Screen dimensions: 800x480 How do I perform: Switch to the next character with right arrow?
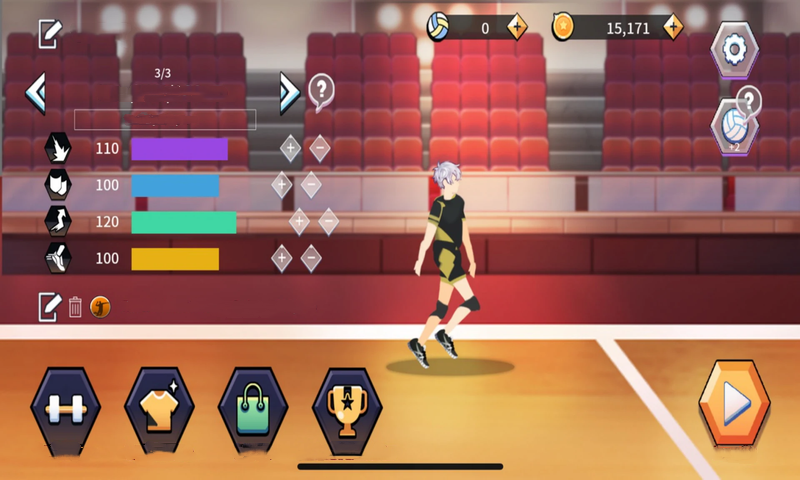[289, 93]
